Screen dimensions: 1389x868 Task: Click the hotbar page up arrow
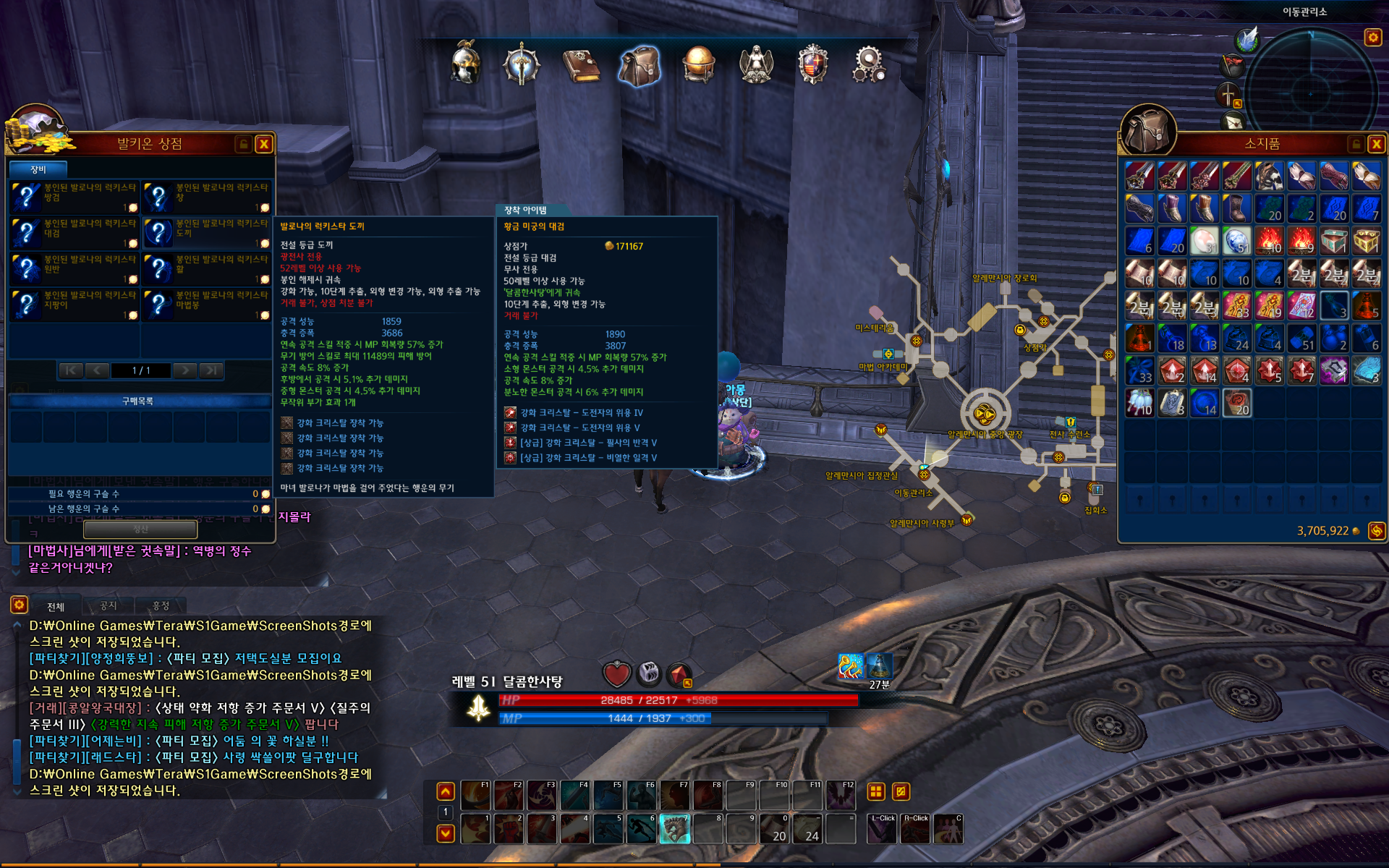click(x=446, y=791)
